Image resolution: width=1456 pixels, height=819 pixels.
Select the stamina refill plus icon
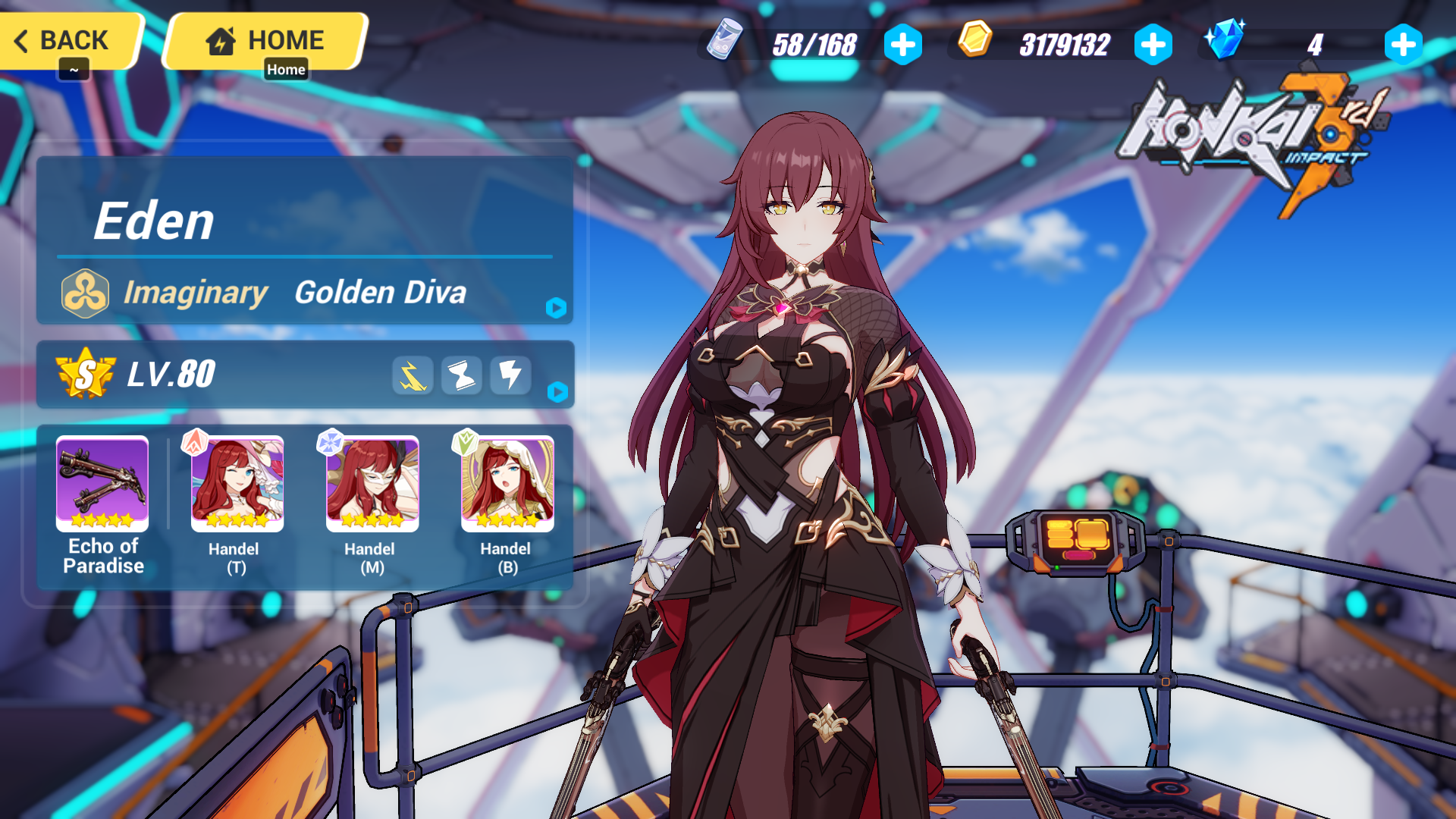click(902, 45)
